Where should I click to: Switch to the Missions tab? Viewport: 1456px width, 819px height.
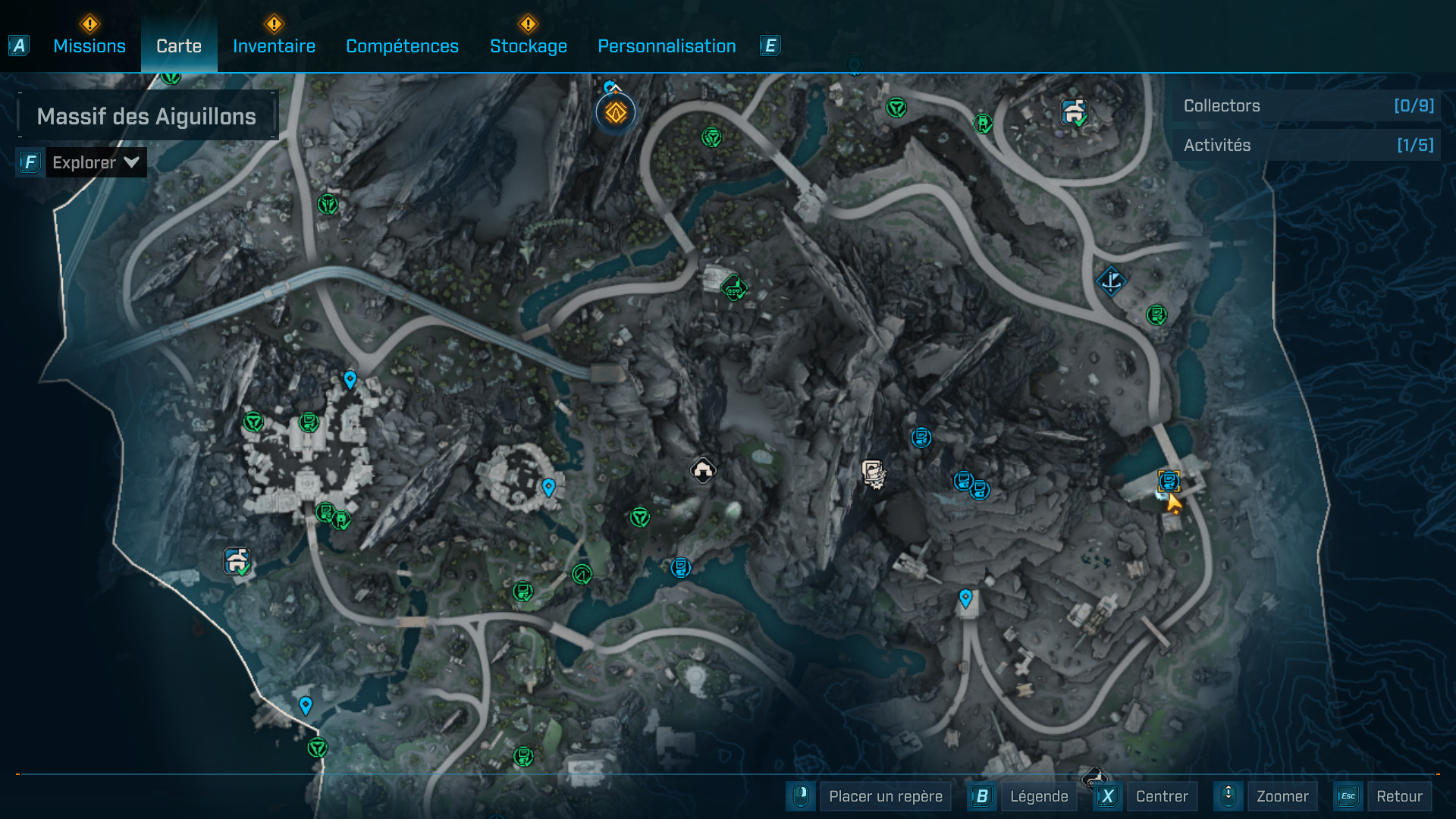(89, 45)
